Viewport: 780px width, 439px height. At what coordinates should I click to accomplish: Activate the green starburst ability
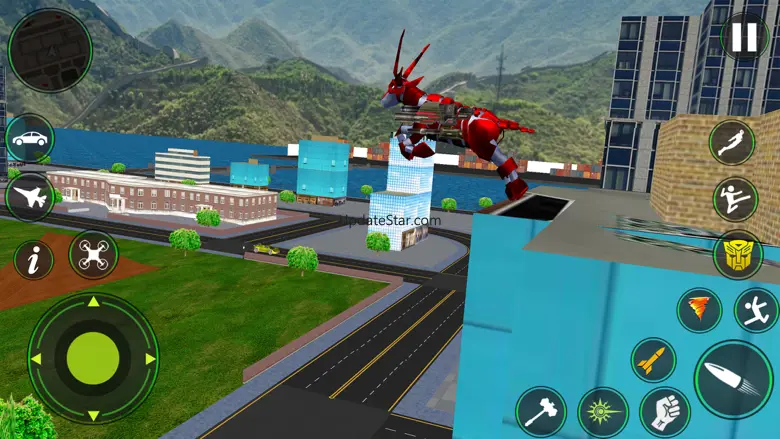click(x=603, y=411)
